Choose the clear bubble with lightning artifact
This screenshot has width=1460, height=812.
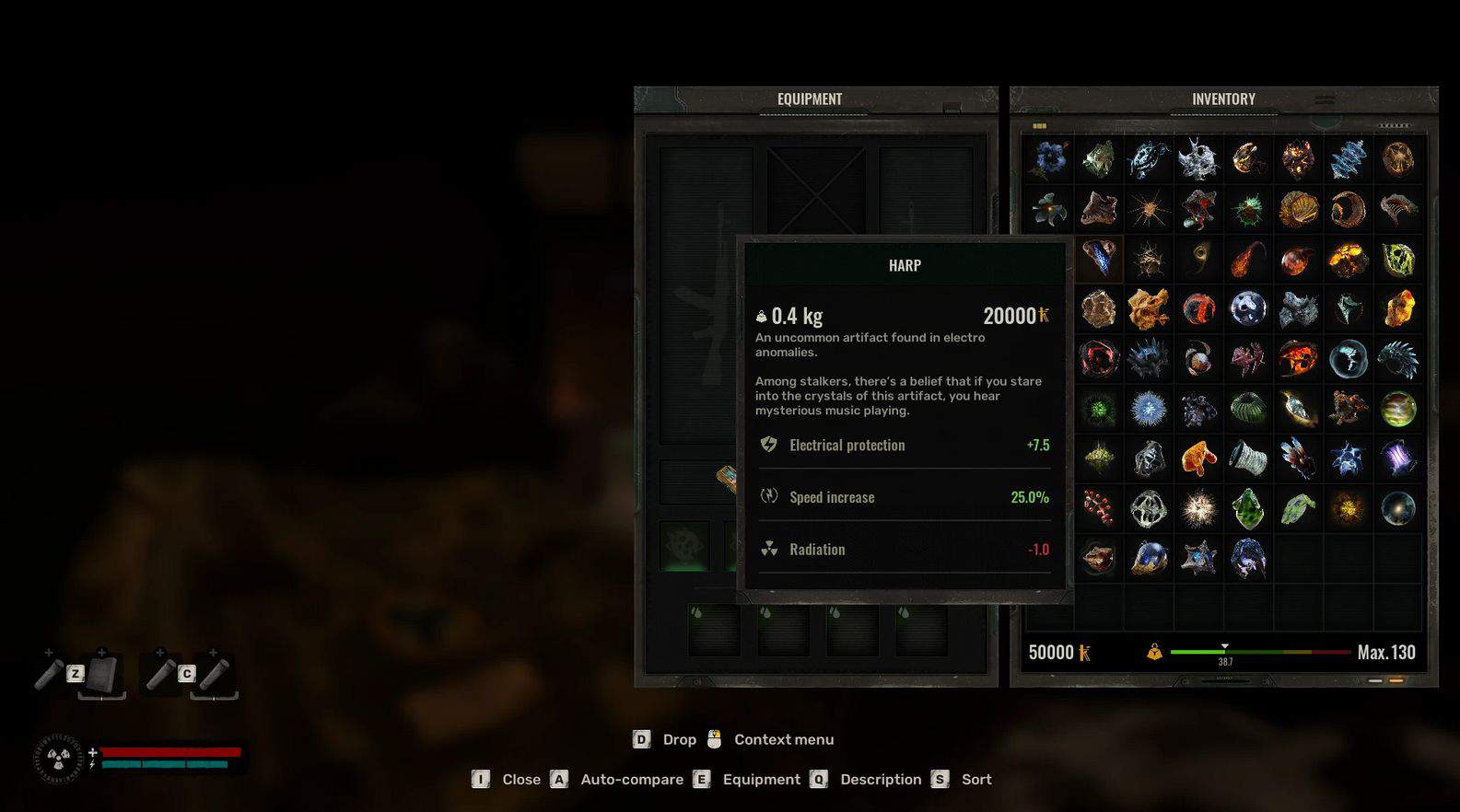click(1348, 359)
